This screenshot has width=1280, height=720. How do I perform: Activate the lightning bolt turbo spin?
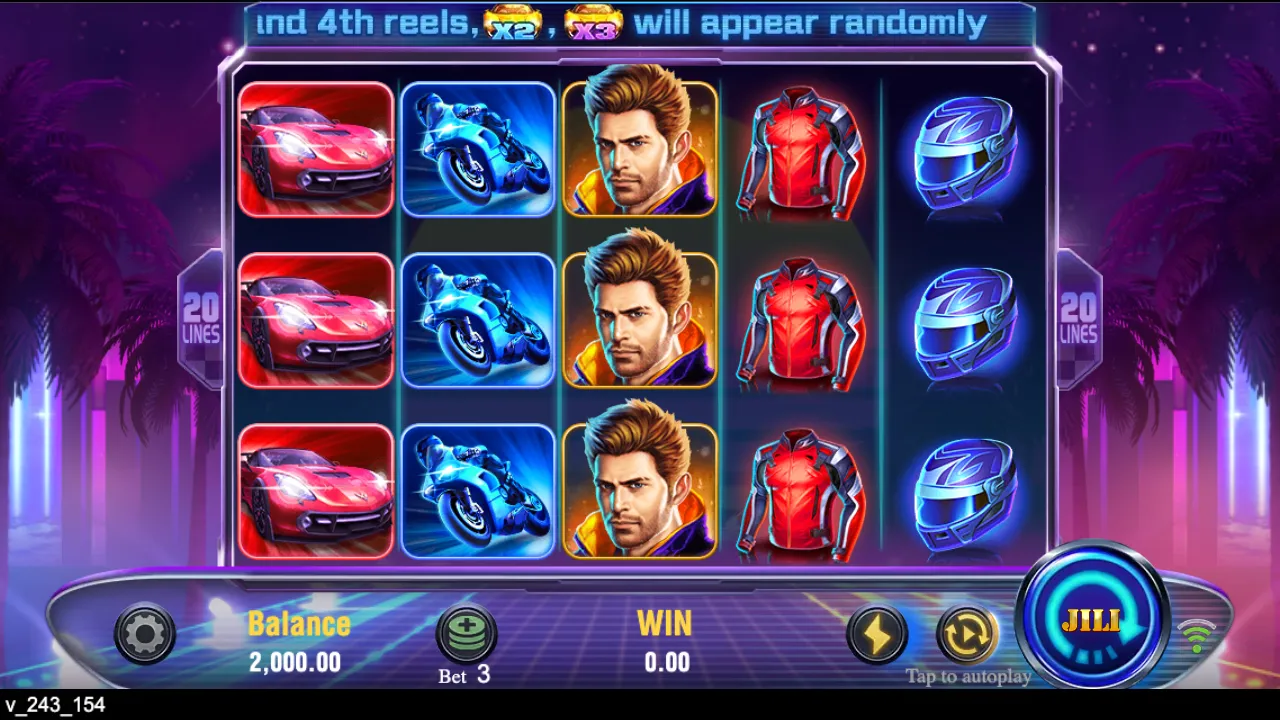coord(877,634)
